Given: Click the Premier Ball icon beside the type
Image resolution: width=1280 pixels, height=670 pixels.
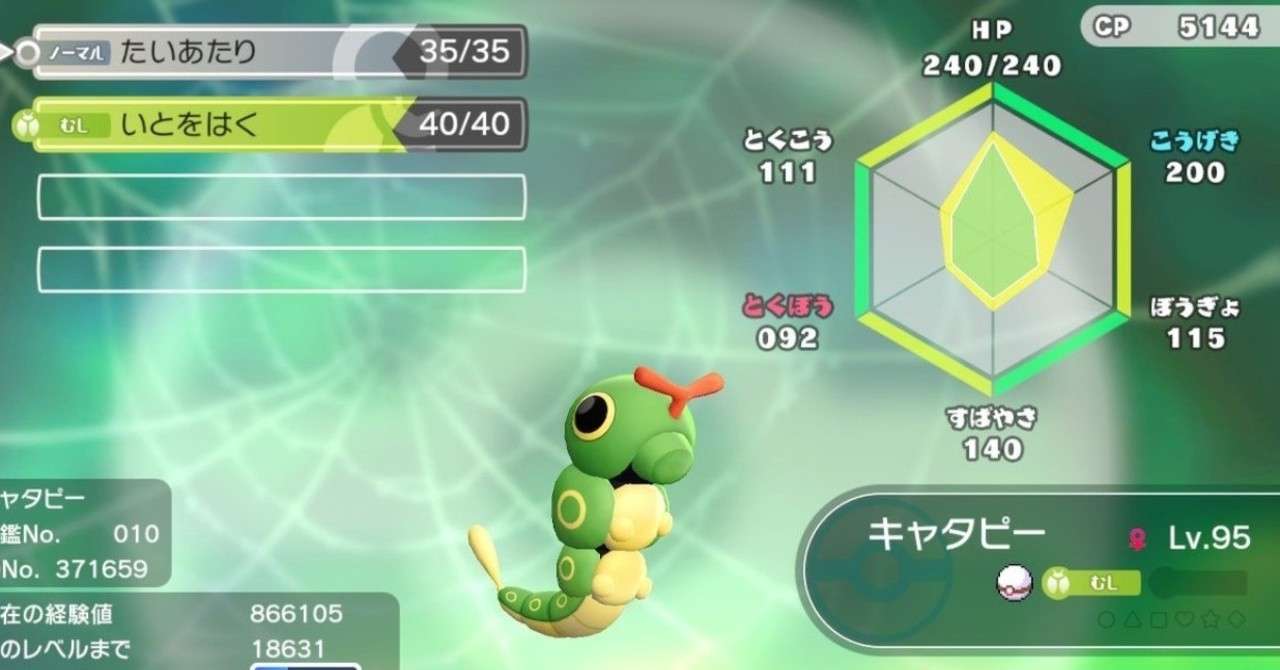Looking at the screenshot, I should point(1013,583).
